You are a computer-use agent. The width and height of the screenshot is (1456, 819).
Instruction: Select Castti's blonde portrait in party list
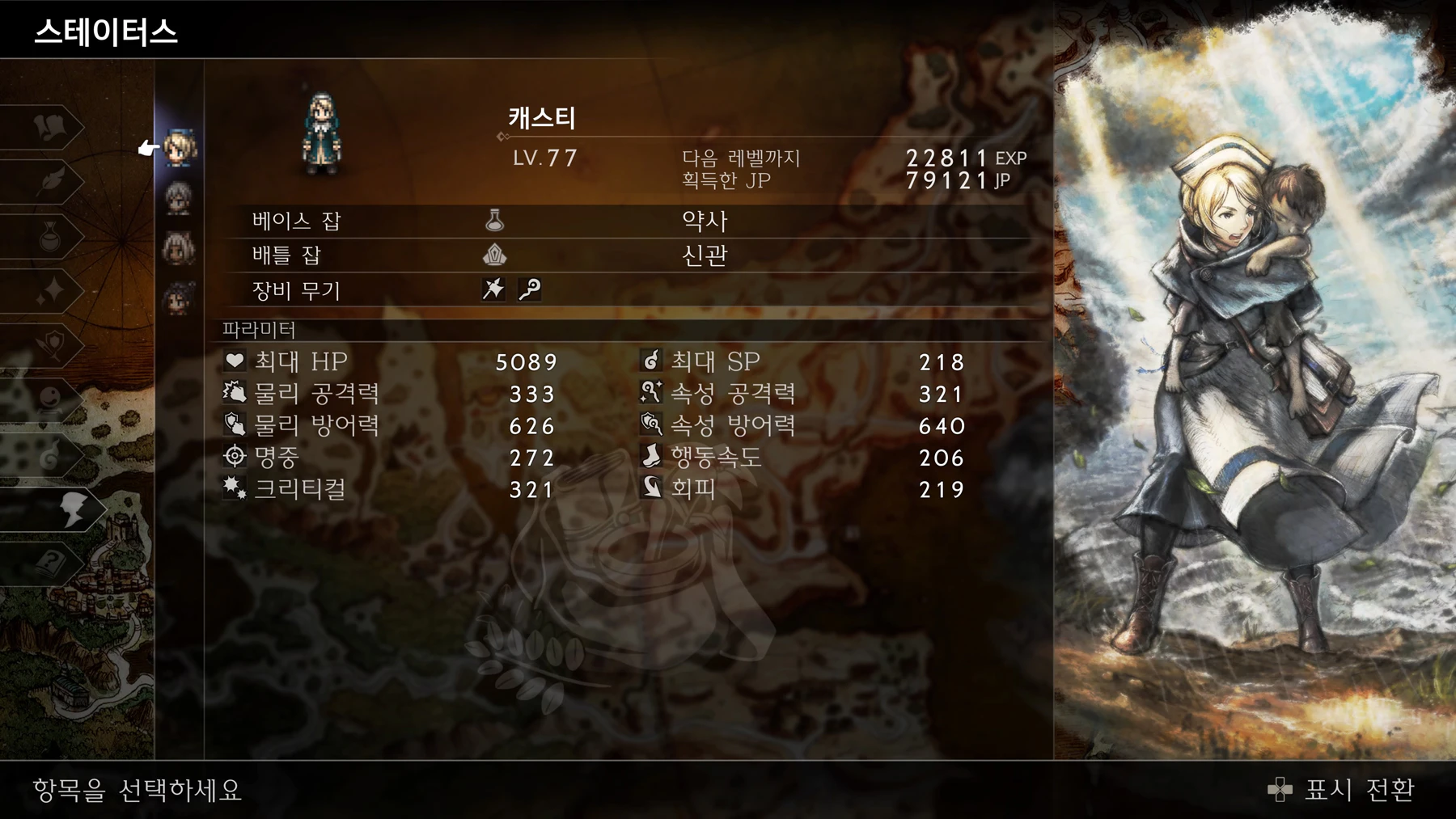pyautogui.click(x=180, y=148)
